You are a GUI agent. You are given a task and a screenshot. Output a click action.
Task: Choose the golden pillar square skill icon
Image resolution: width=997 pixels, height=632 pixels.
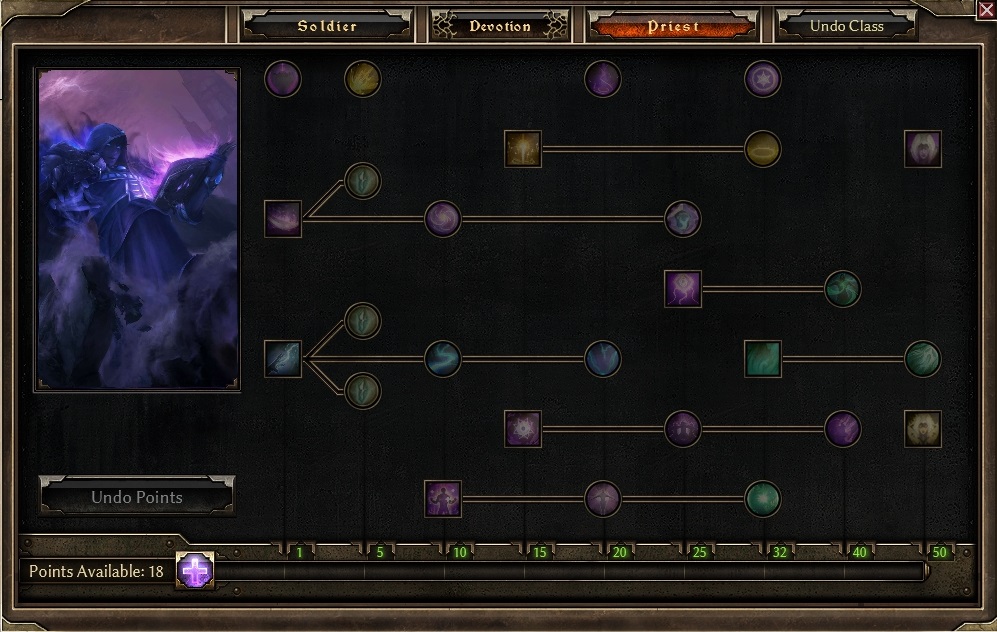(523, 149)
